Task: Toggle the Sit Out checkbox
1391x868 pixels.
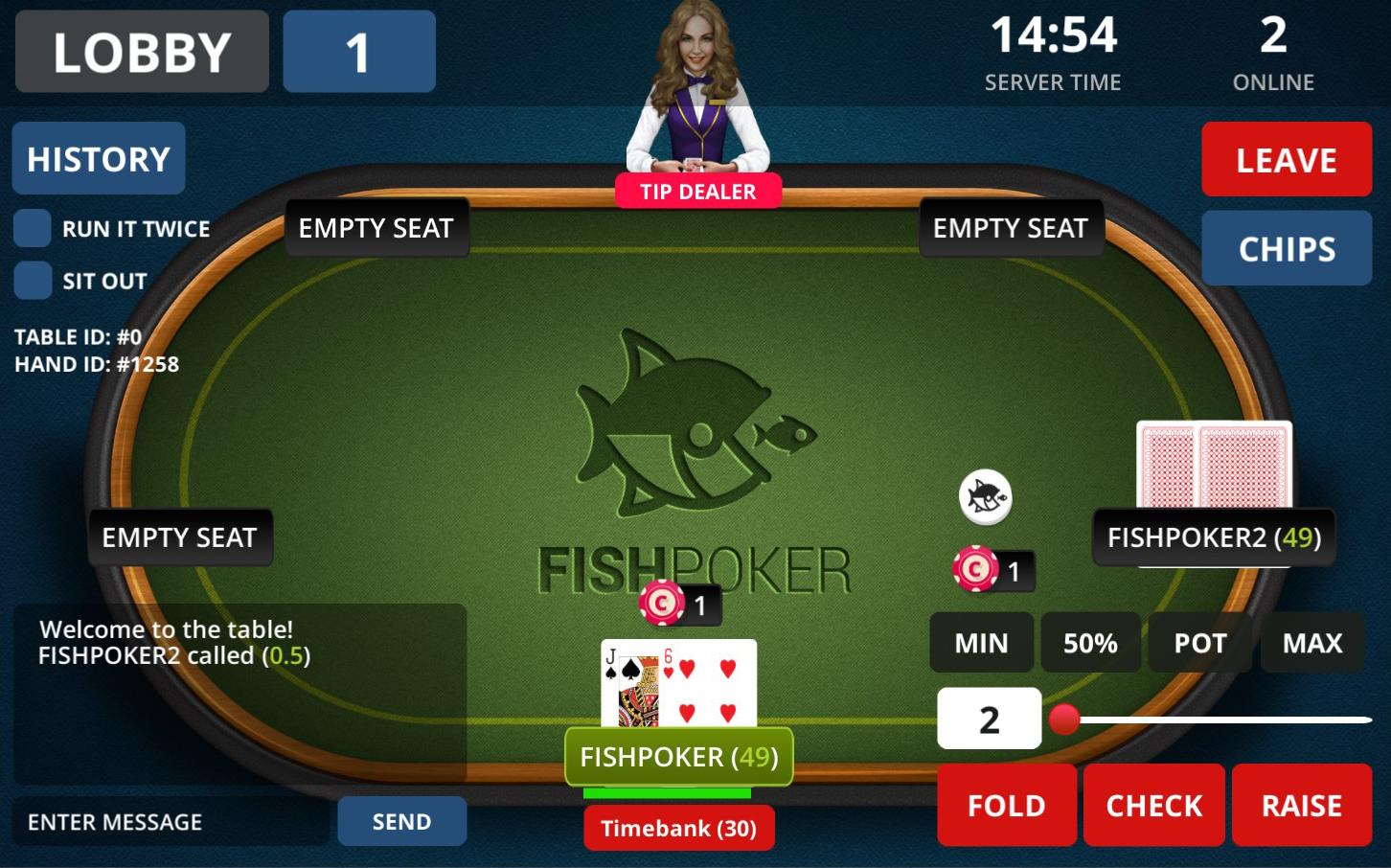Action: (33, 280)
